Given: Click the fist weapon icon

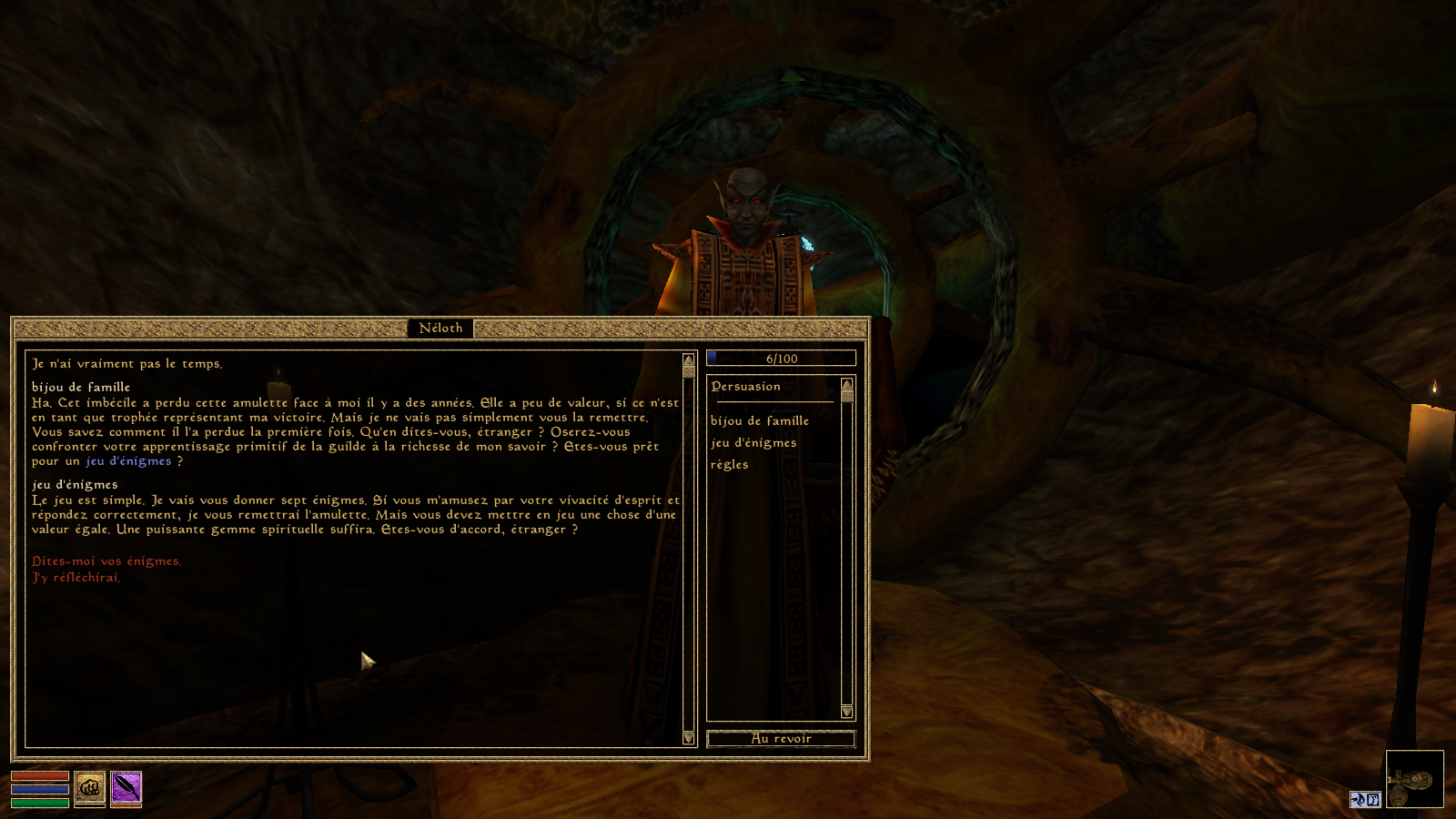Looking at the screenshot, I should [x=89, y=788].
